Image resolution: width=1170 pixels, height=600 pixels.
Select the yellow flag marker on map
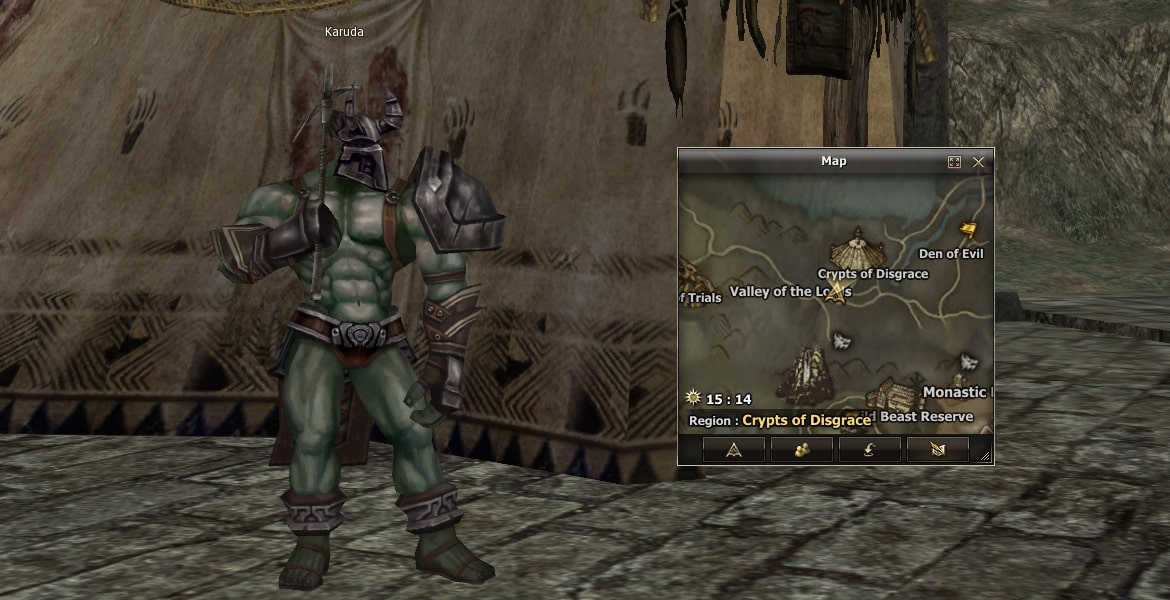[967, 230]
